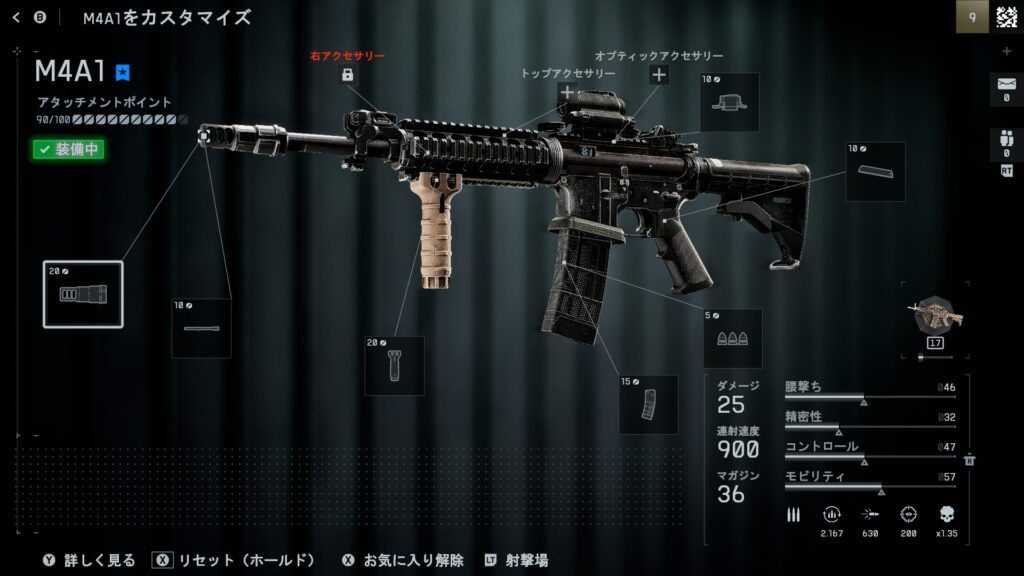
Task: Open the magazine attachment slot
Action: pyautogui.click(x=648, y=403)
